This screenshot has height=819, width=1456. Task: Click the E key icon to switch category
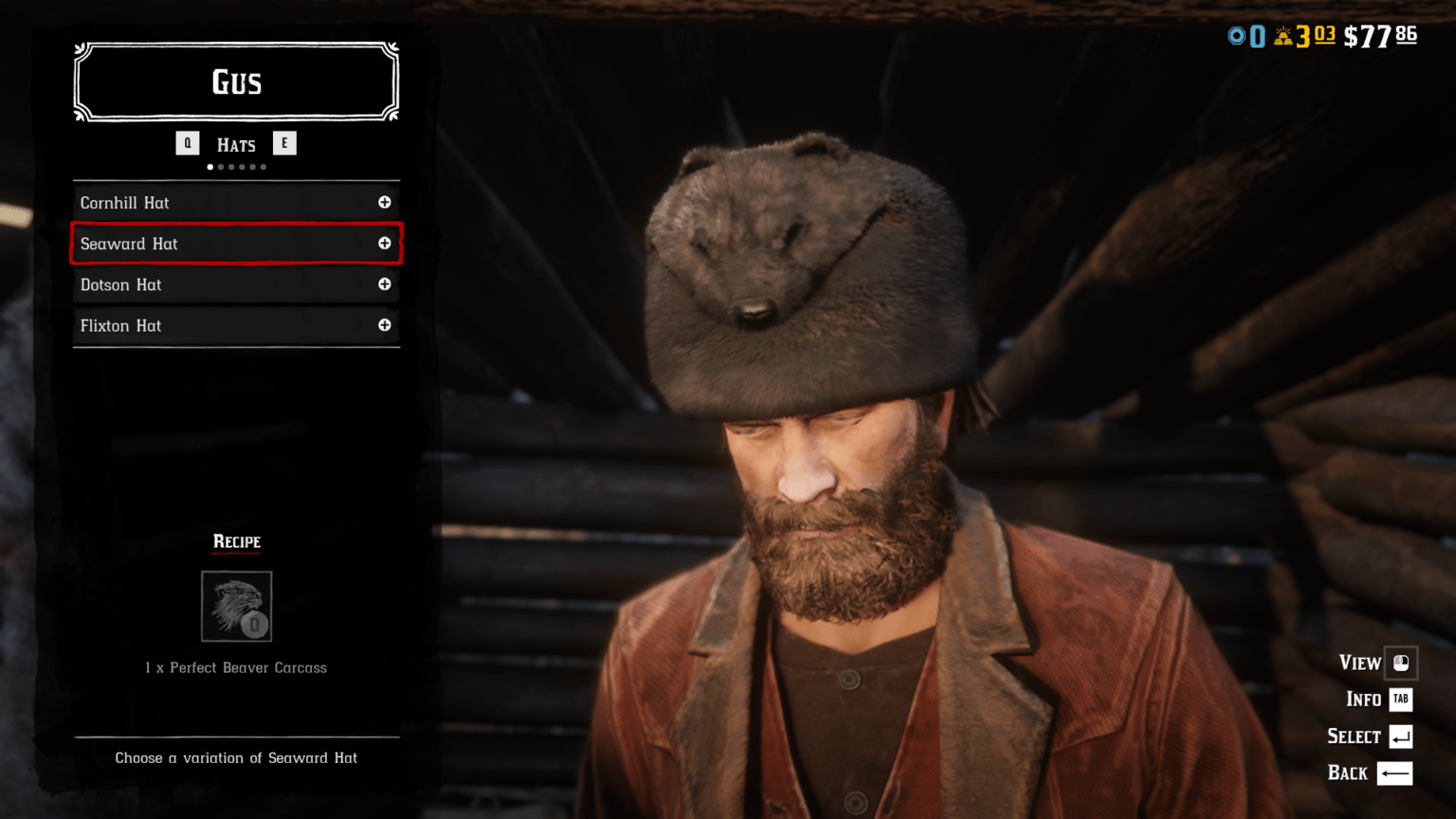tap(284, 143)
